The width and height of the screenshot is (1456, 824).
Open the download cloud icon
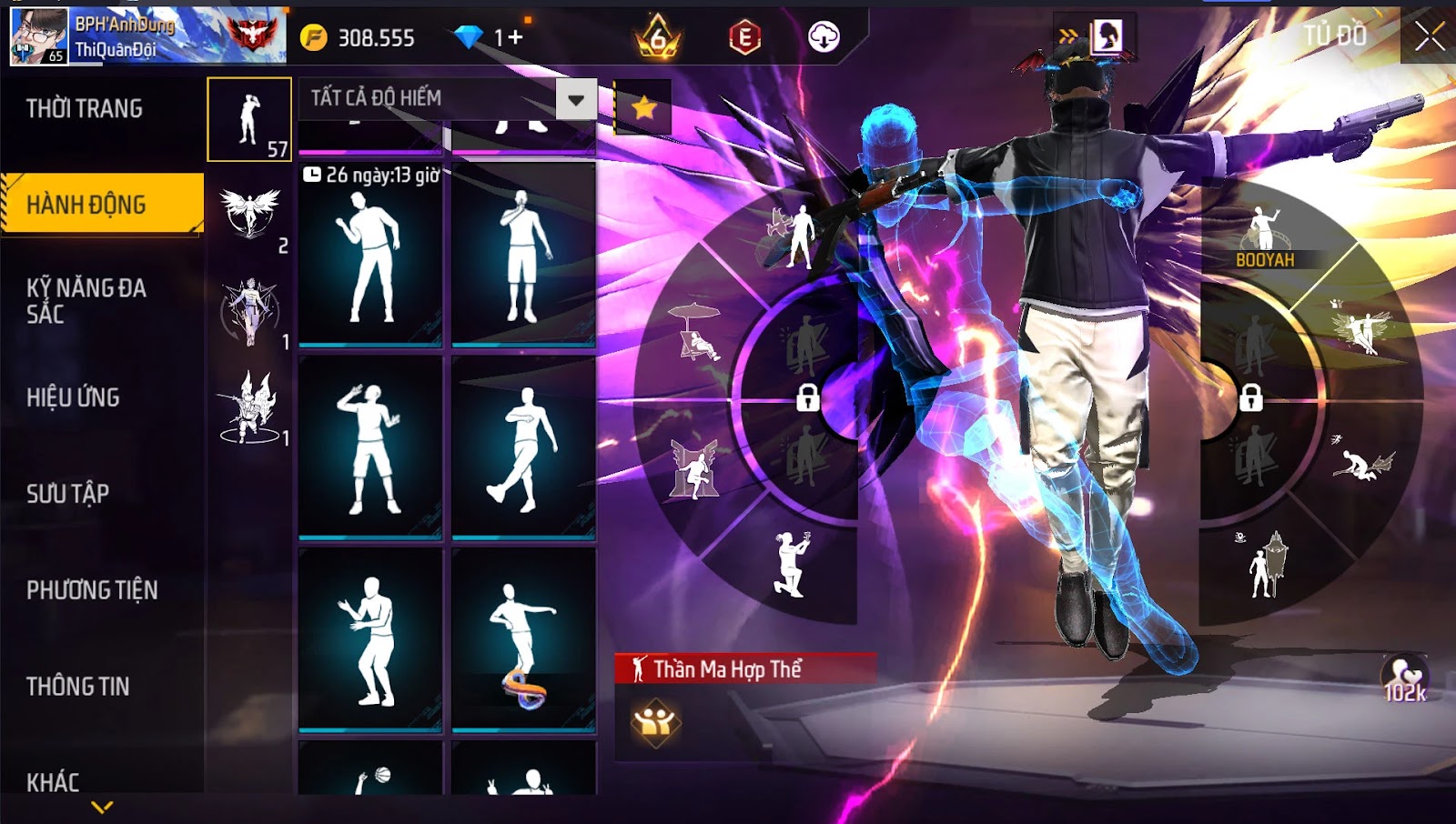pos(824,37)
